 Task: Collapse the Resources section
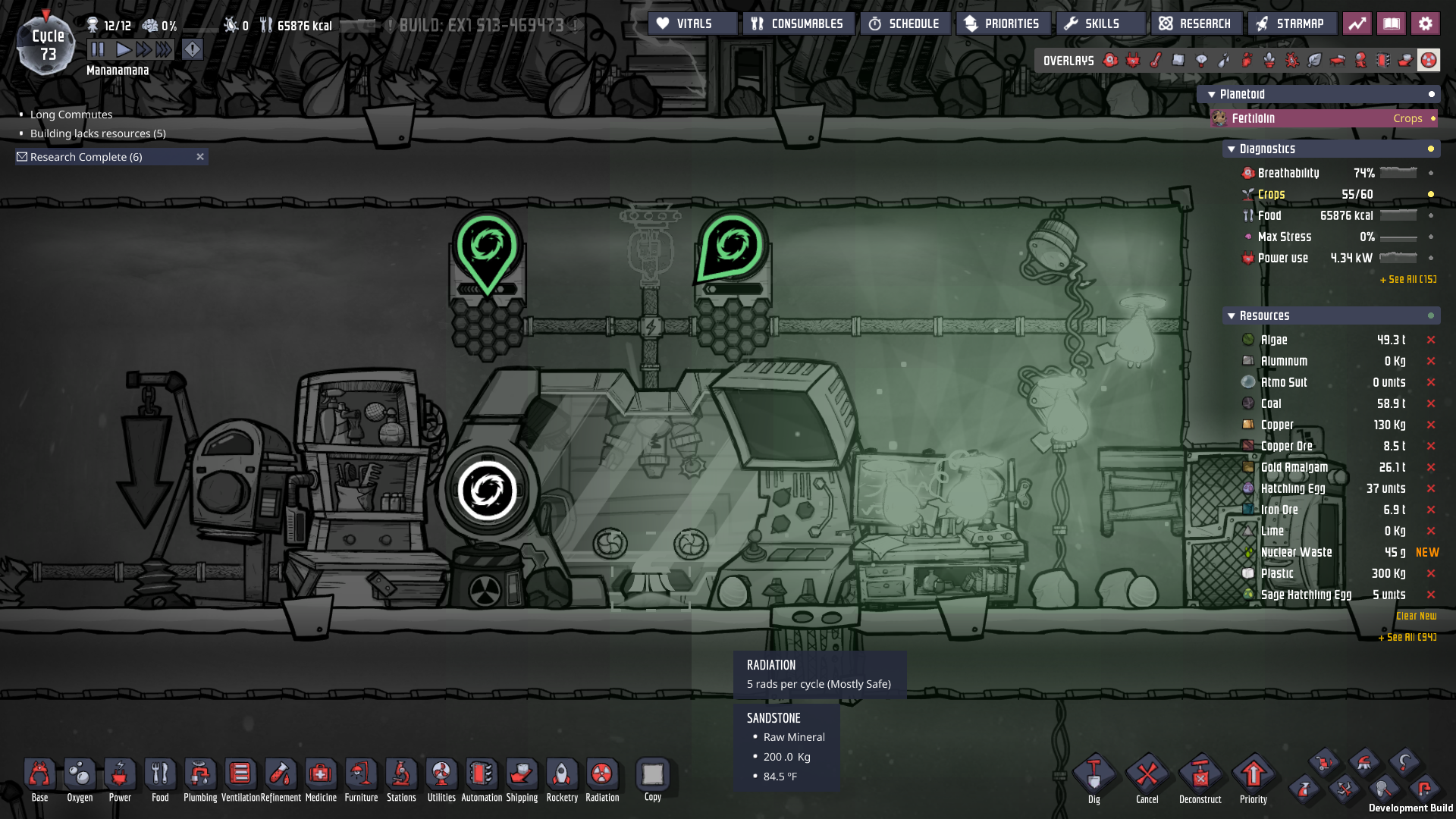click(1231, 315)
